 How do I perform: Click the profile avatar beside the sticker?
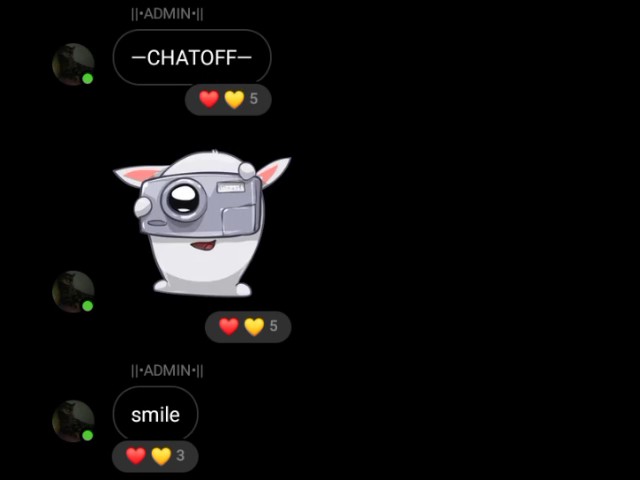coord(72,291)
